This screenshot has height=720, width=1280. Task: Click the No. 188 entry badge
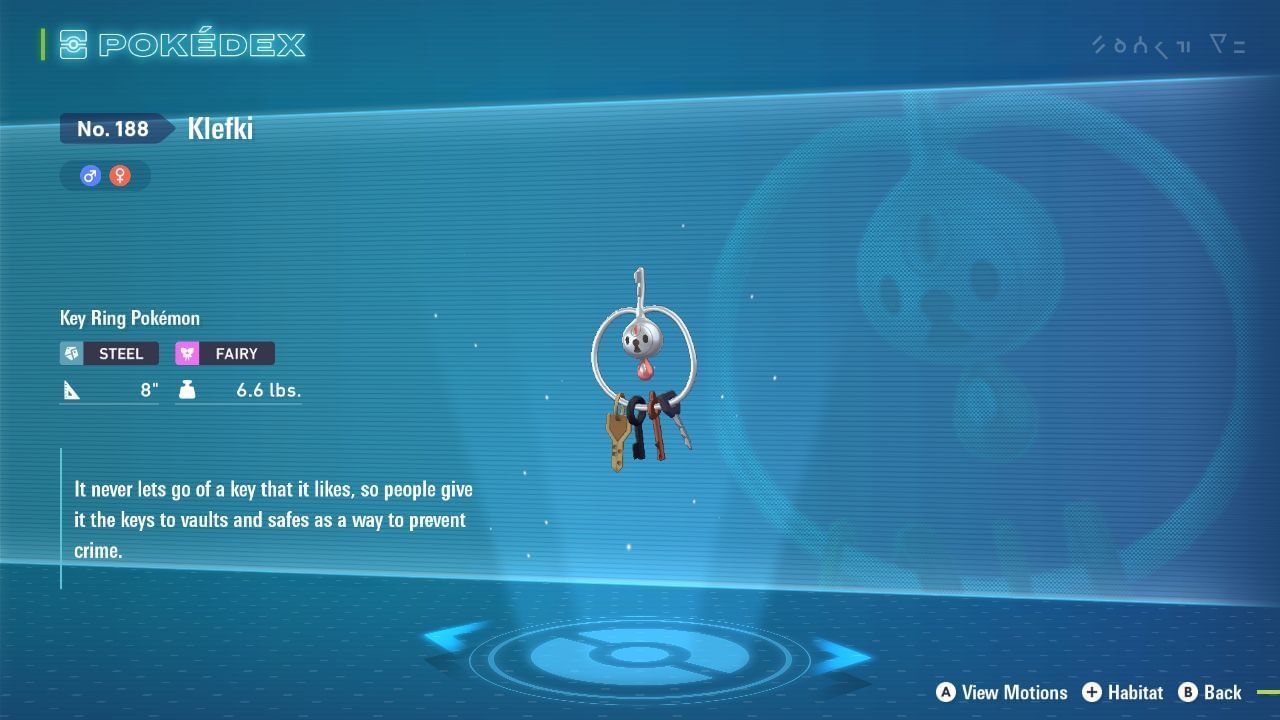pyautogui.click(x=112, y=128)
